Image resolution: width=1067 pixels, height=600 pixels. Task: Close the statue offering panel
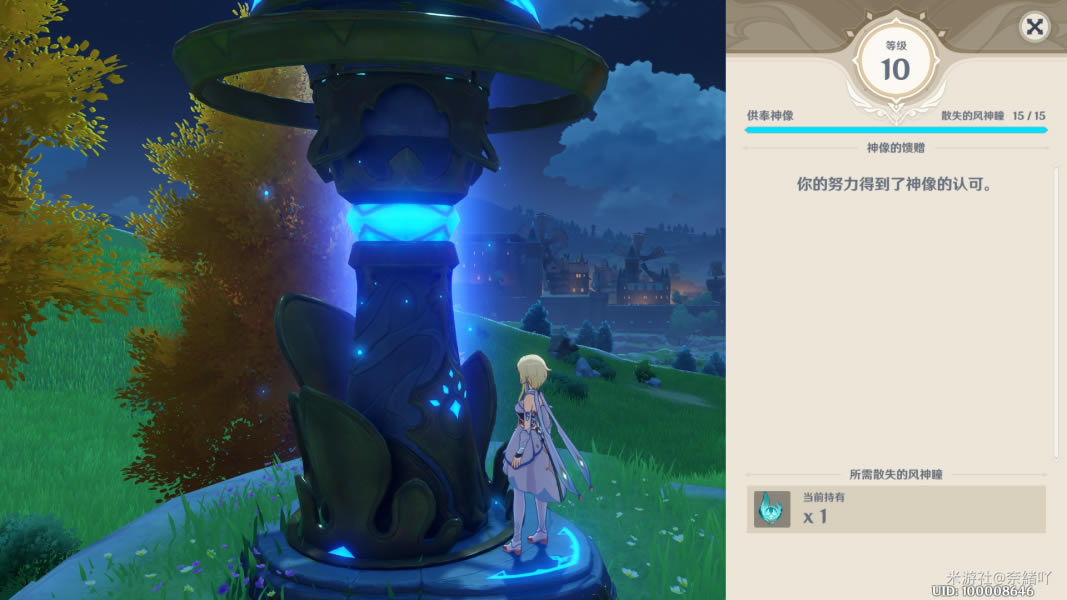point(1034,27)
